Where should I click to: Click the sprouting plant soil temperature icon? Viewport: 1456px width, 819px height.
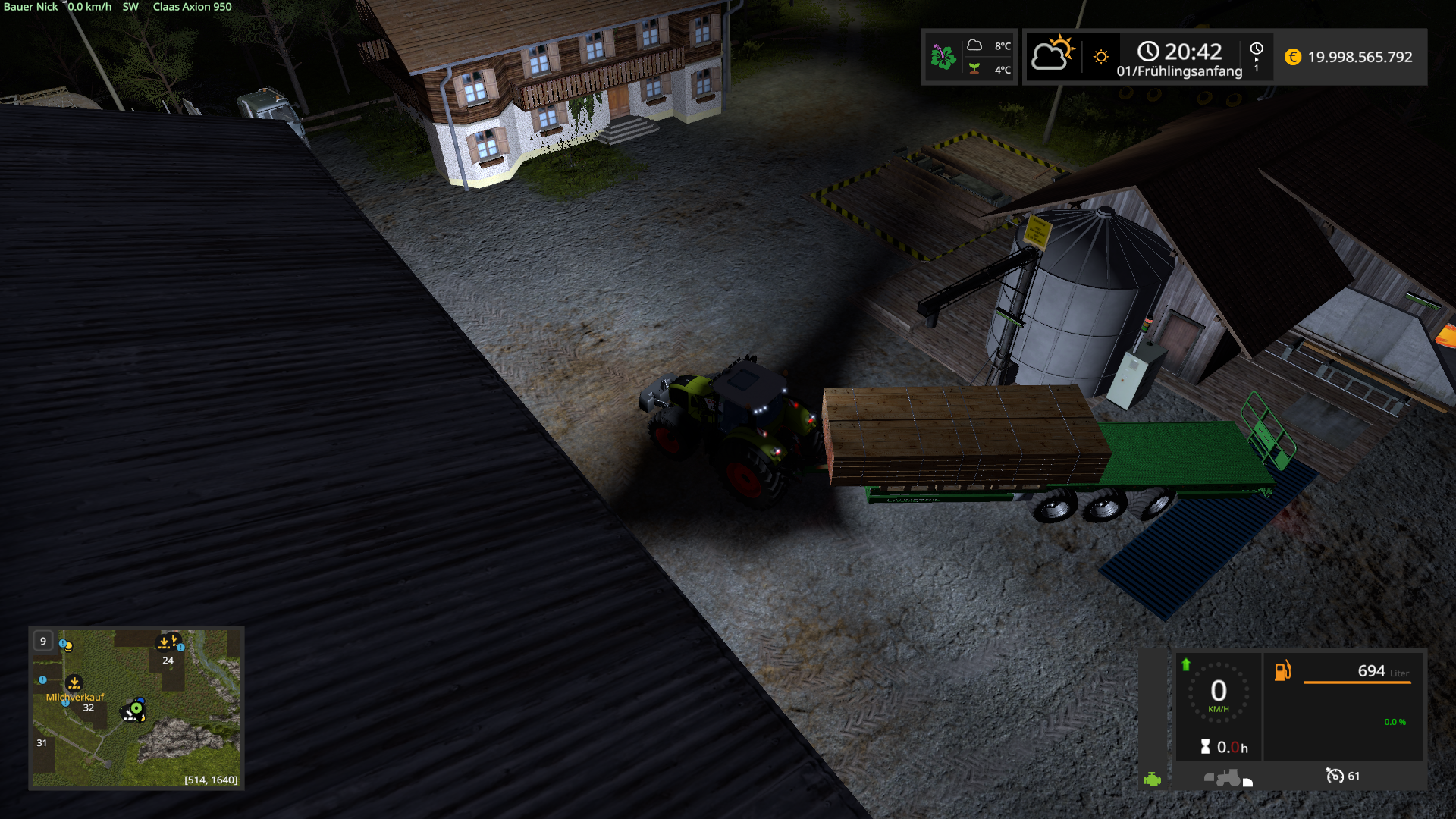tap(974, 69)
